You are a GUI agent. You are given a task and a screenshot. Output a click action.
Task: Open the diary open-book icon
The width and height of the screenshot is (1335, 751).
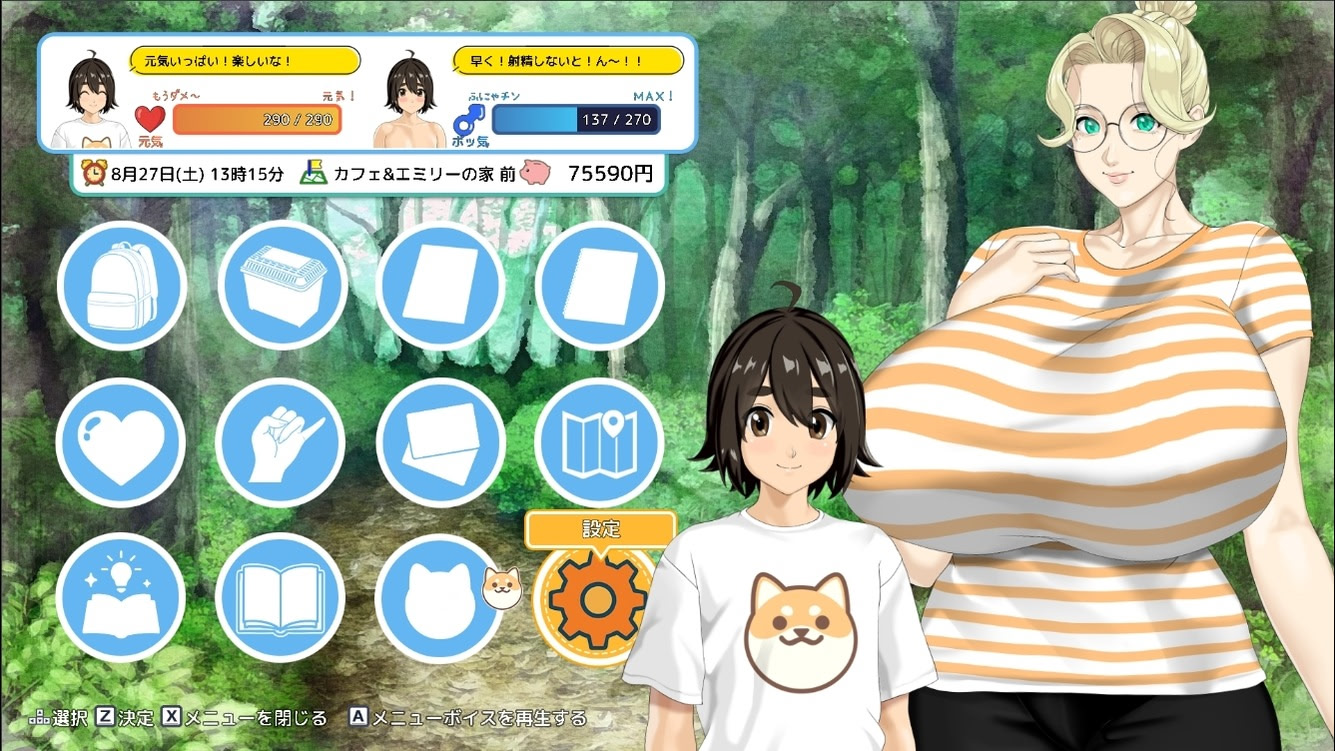pos(280,598)
